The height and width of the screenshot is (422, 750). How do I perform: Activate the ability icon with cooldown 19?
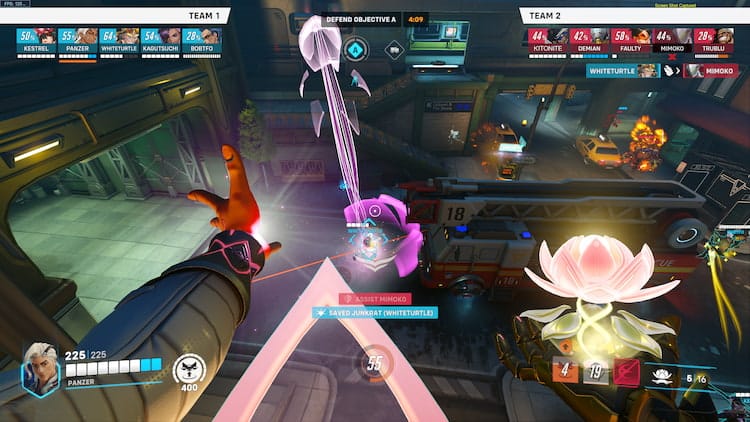pyautogui.click(x=597, y=371)
